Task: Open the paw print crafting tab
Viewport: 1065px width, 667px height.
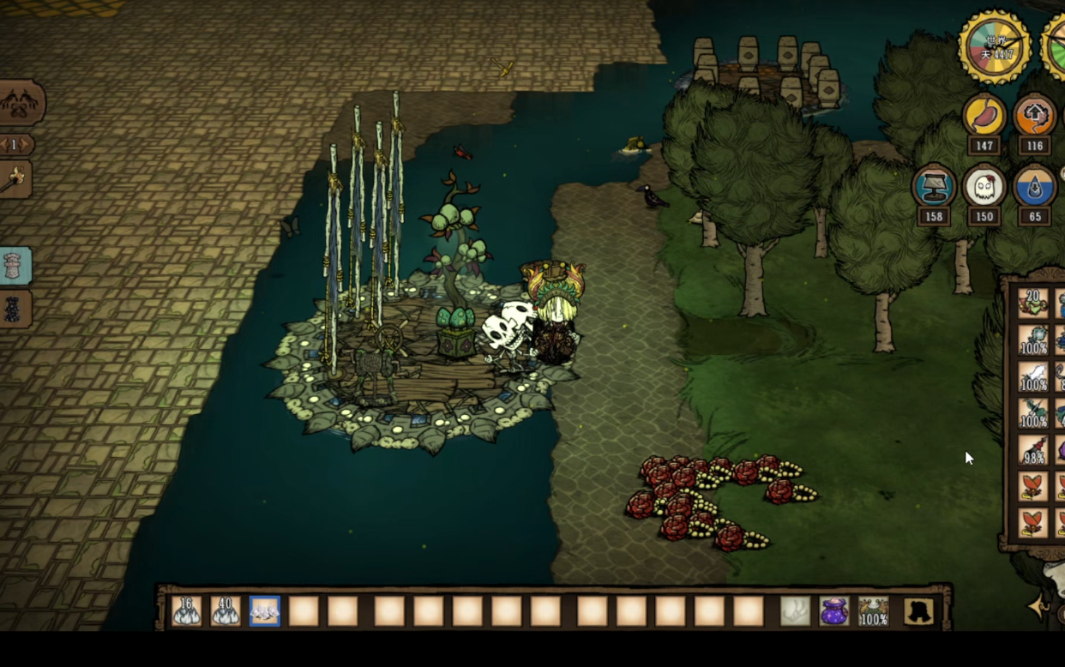Action: pyautogui.click(x=21, y=102)
